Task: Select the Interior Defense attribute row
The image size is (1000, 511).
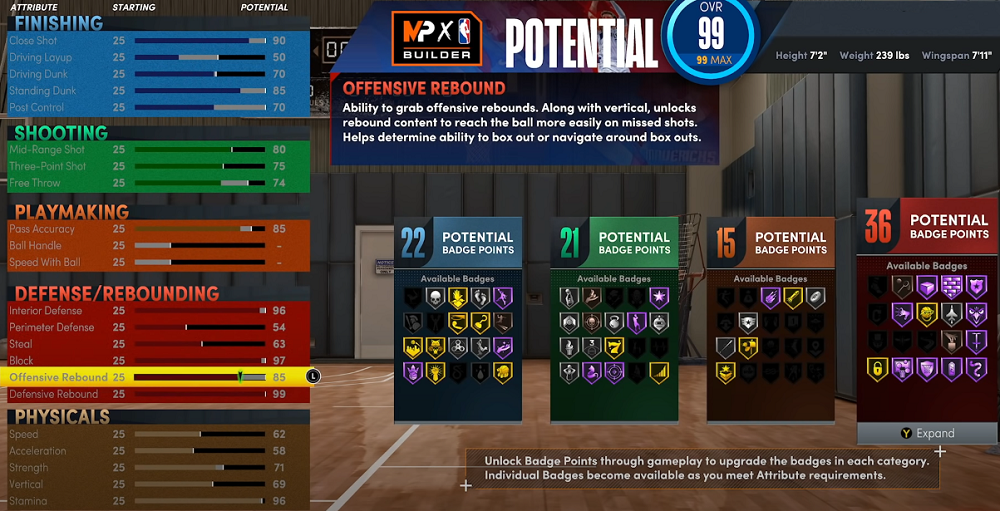Action: click(x=150, y=311)
